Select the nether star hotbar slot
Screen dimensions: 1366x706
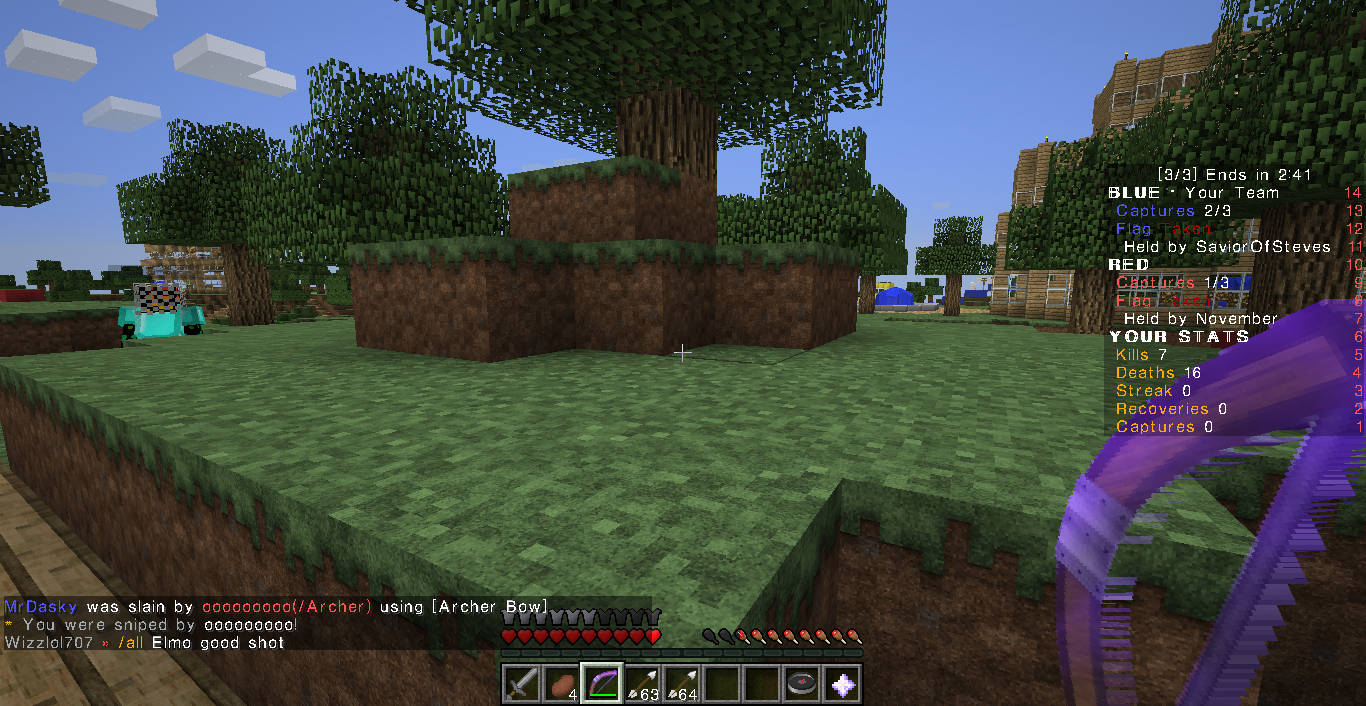[x=841, y=684]
